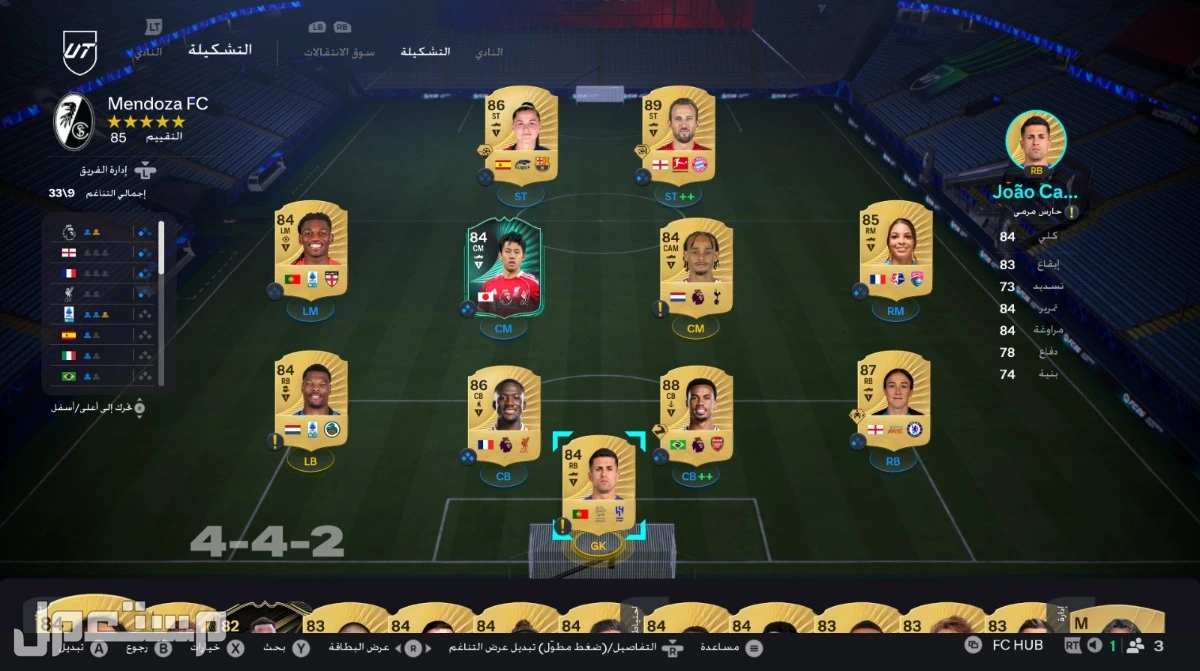The image size is (1200, 671).
Task: Select the 88-rated Brazilian Arsenal centre-back card
Action: 696,413
